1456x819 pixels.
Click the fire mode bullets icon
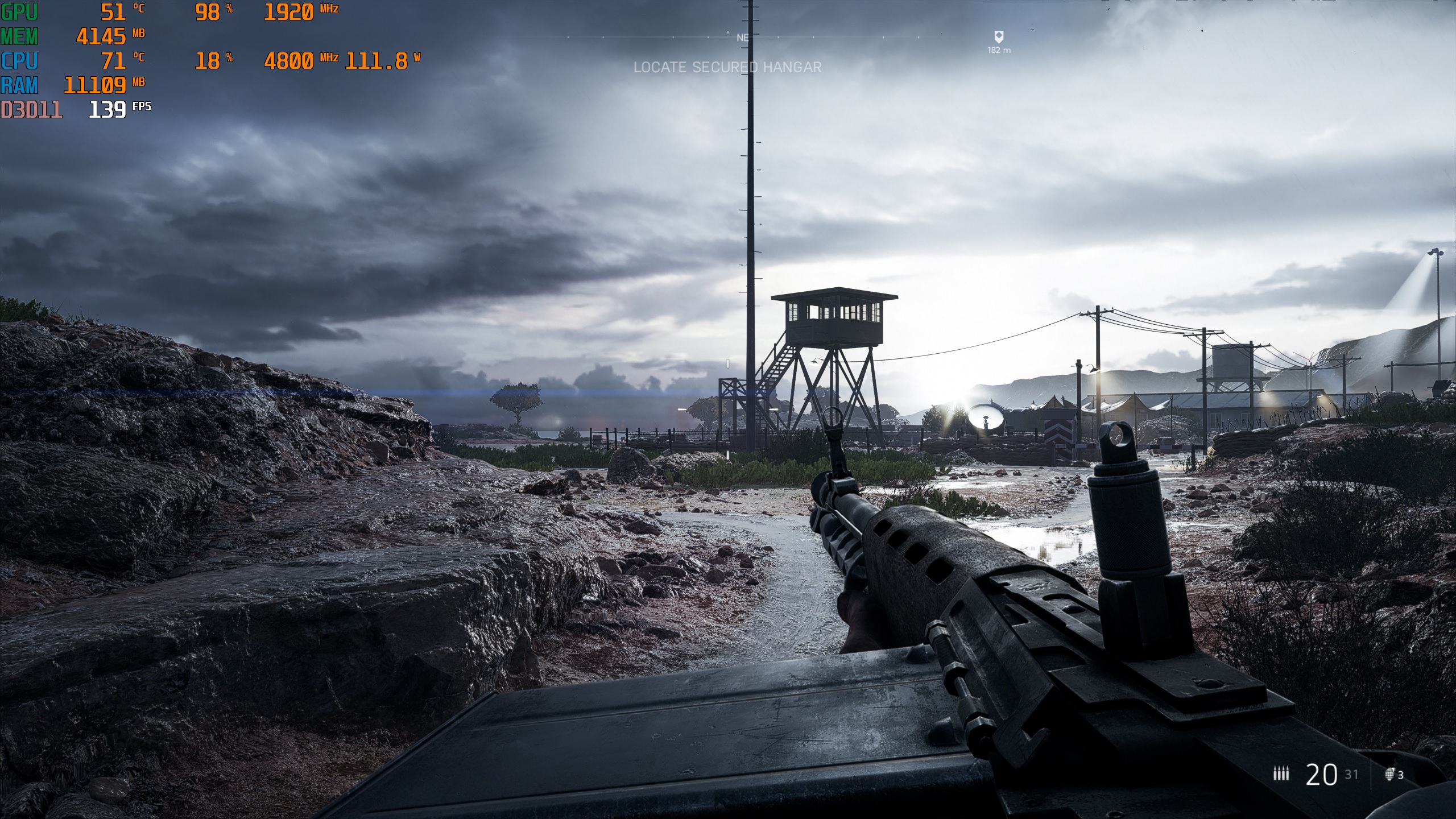pos(1281,773)
